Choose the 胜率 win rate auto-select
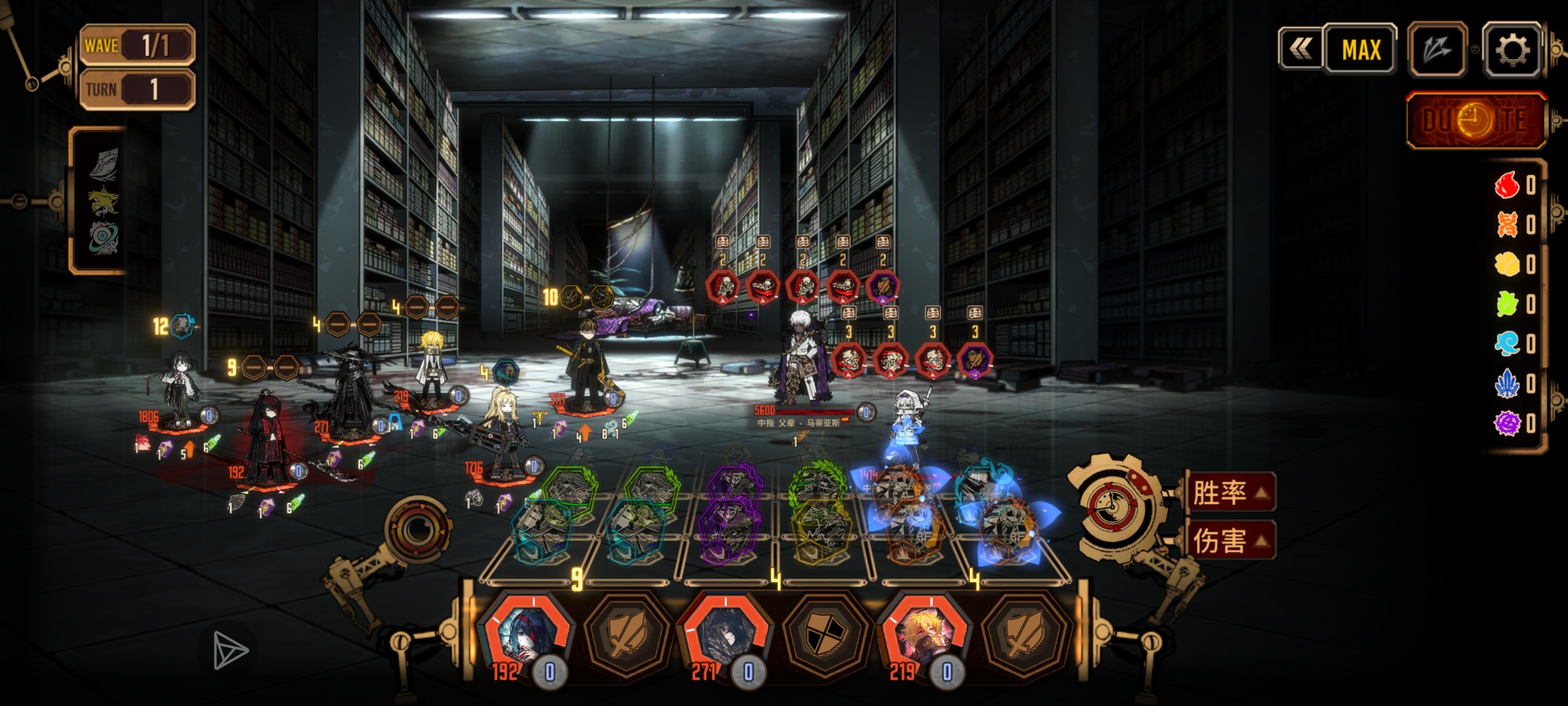 click(1229, 492)
